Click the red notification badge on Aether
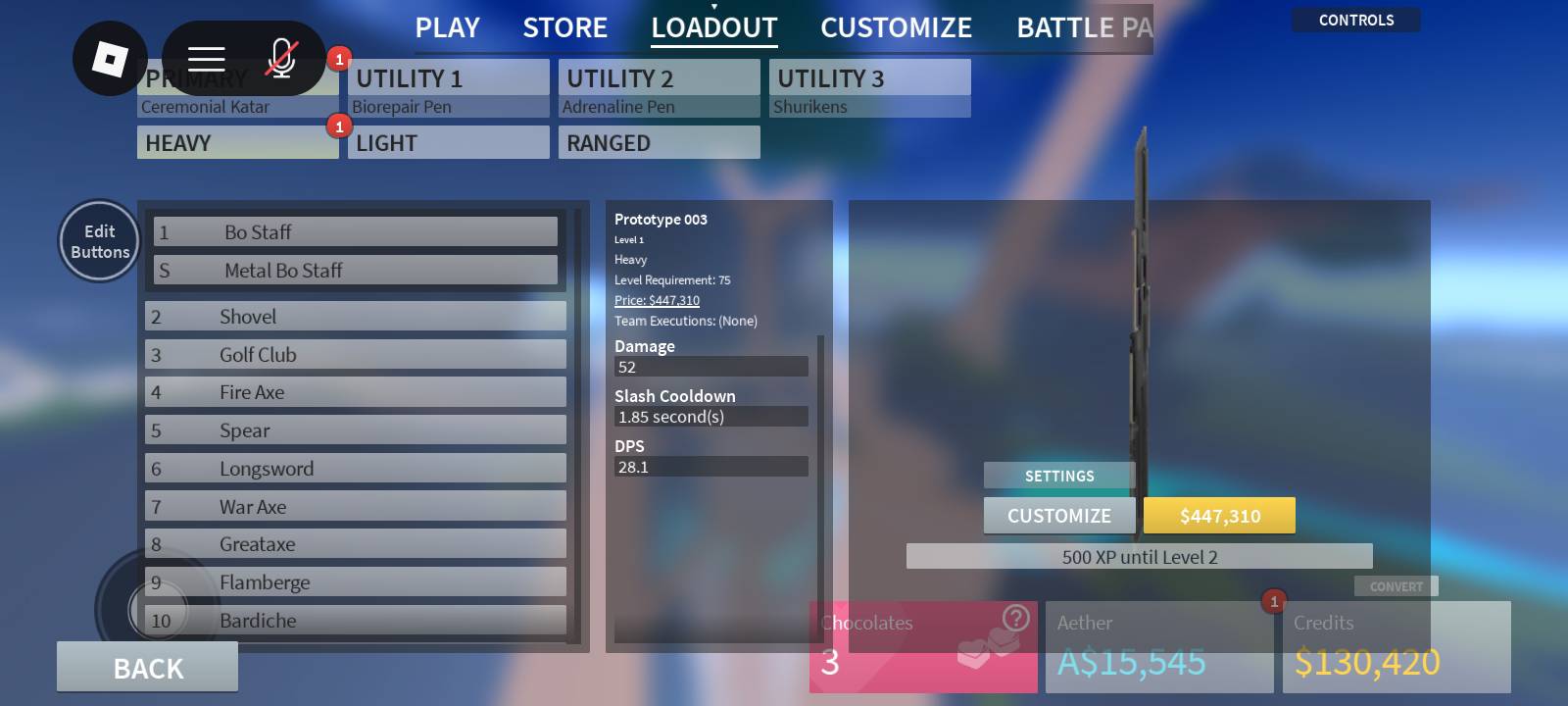The image size is (1568, 706). point(1273,600)
